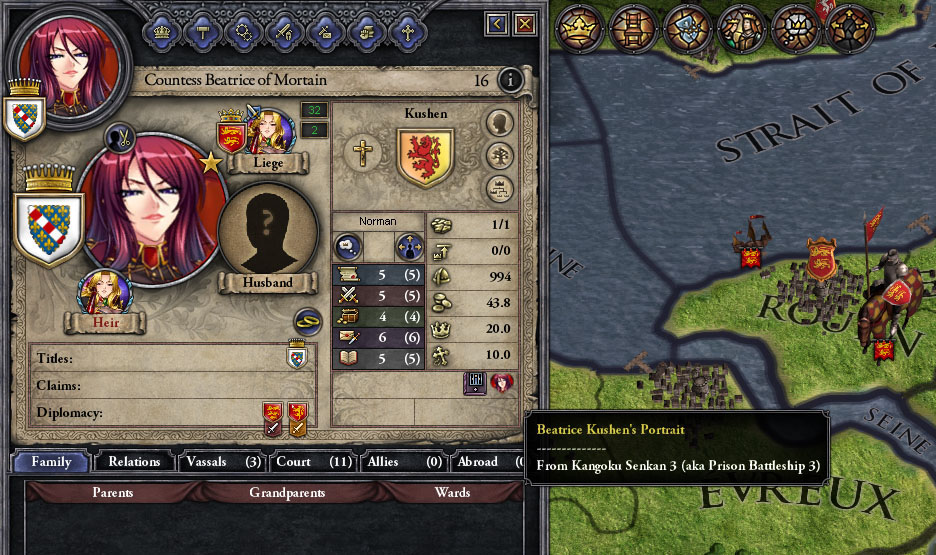The height and width of the screenshot is (555, 936).
Task: Open the crown icon tab at the panel top
Action: [161, 30]
